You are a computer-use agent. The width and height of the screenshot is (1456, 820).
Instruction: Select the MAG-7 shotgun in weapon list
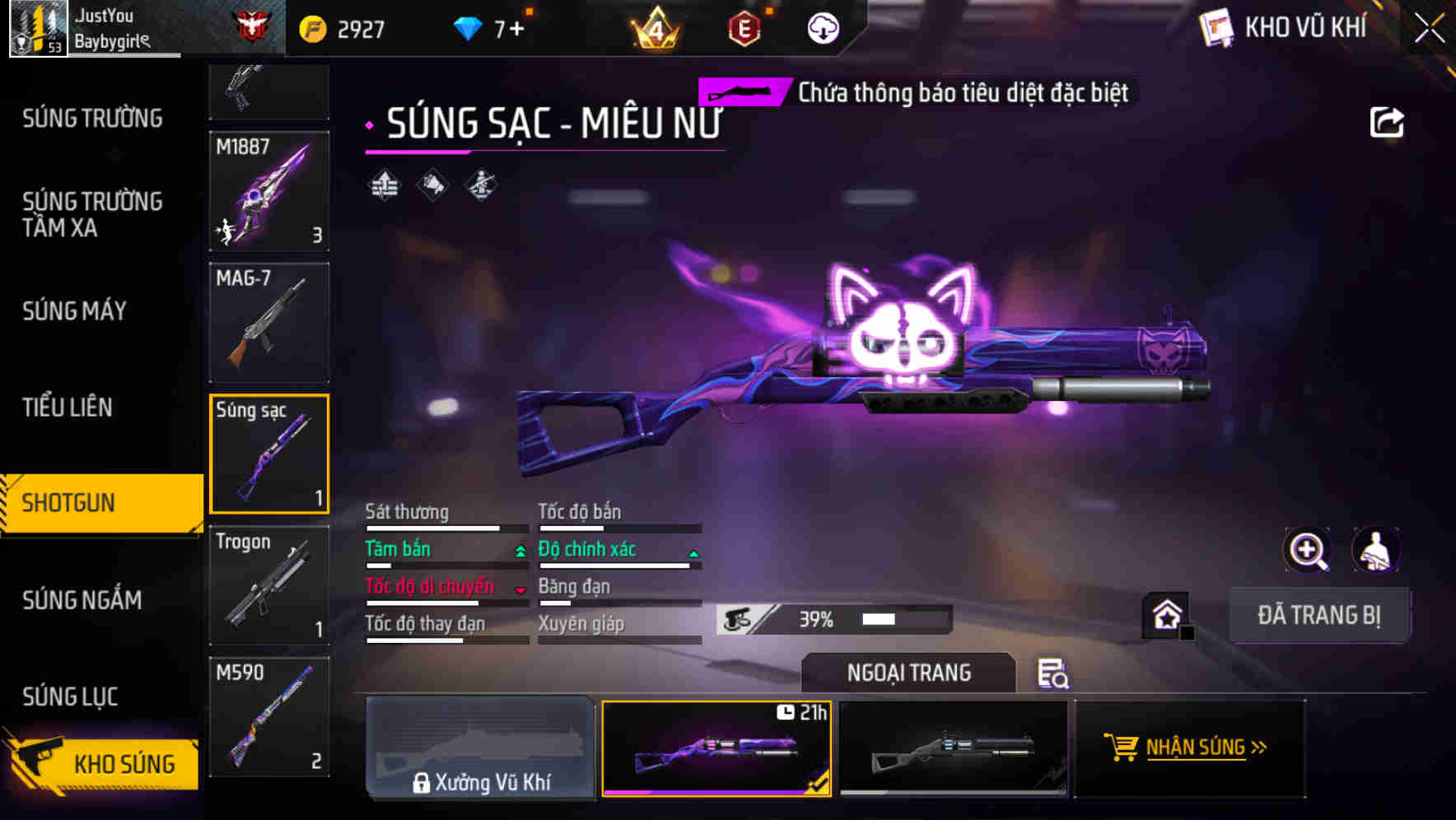(x=269, y=322)
